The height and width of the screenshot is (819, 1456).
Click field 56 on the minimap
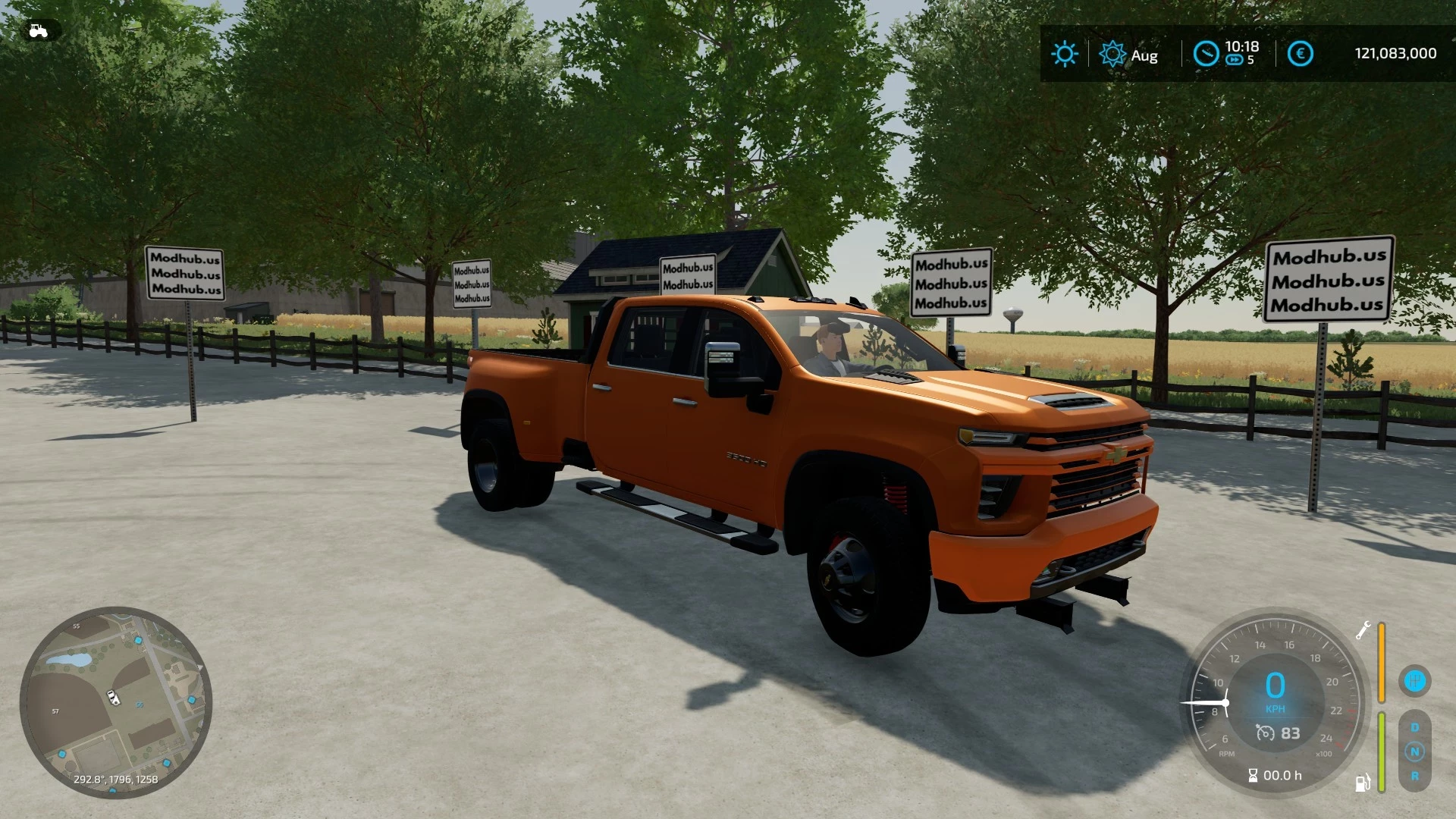[139, 705]
